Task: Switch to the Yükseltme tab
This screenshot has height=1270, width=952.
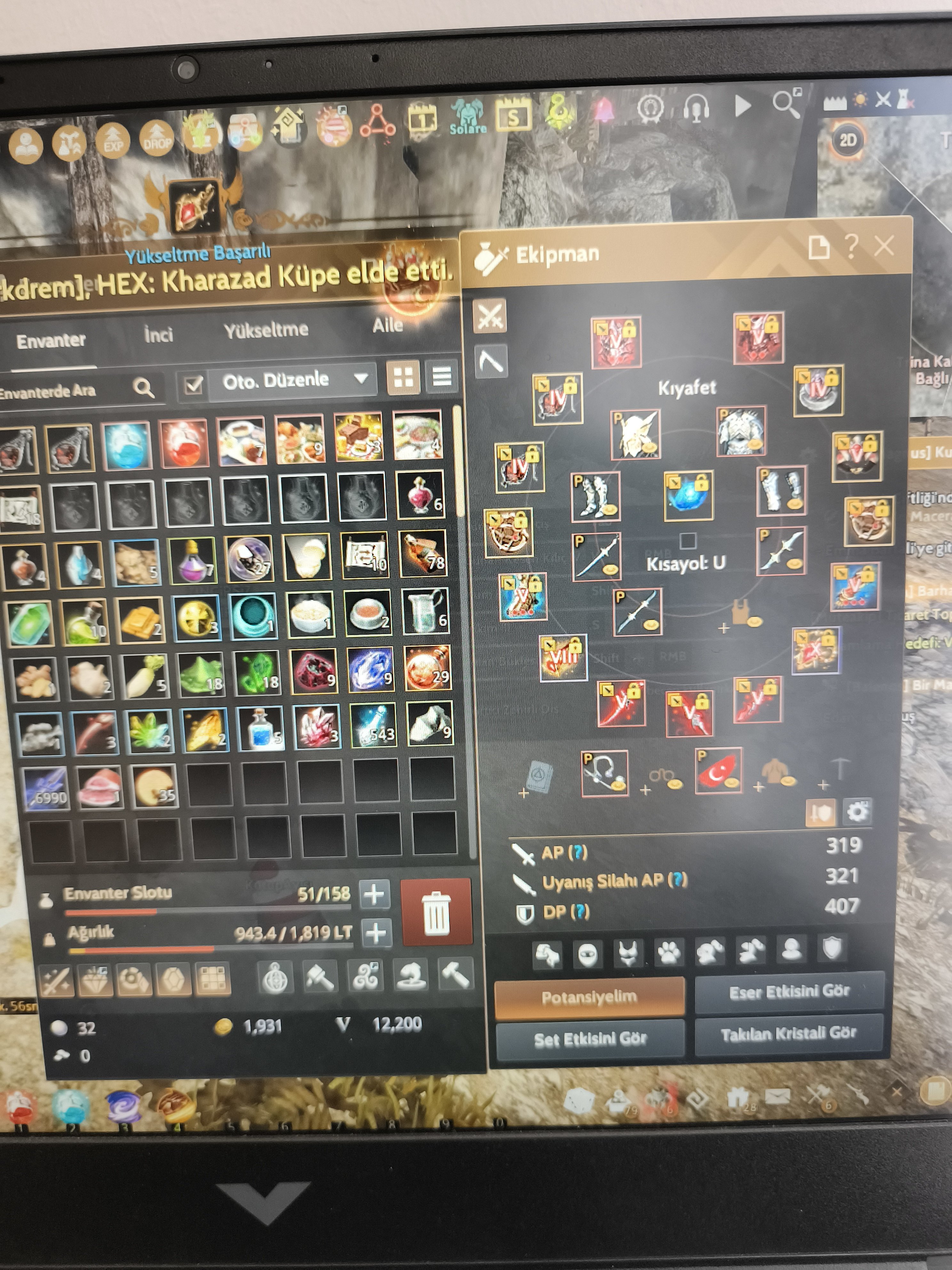Action: [267, 330]
